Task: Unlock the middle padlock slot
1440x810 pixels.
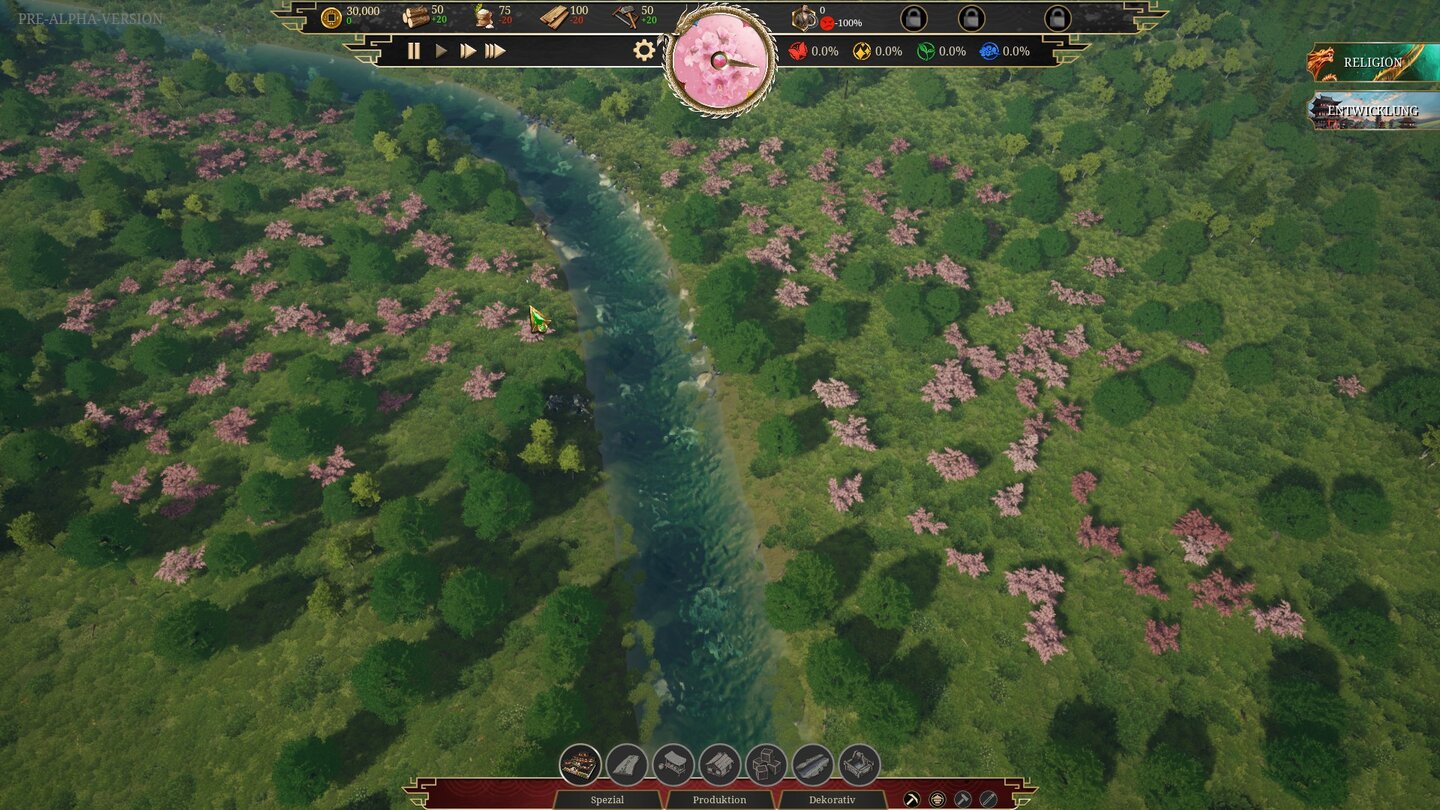Action: [x=972, y=19]
